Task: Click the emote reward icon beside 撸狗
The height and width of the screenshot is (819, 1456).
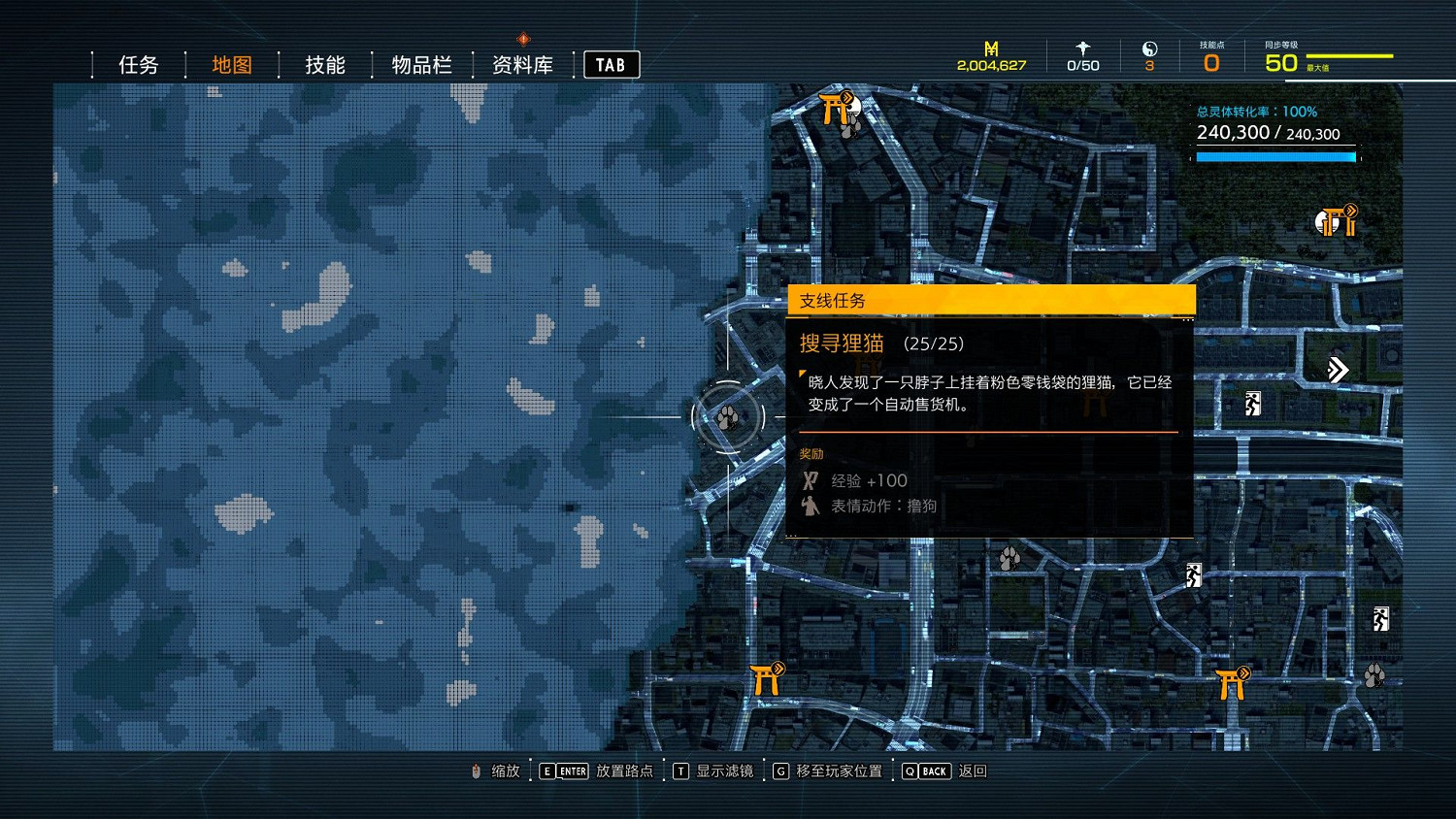Action: click(x=811, y=506)
